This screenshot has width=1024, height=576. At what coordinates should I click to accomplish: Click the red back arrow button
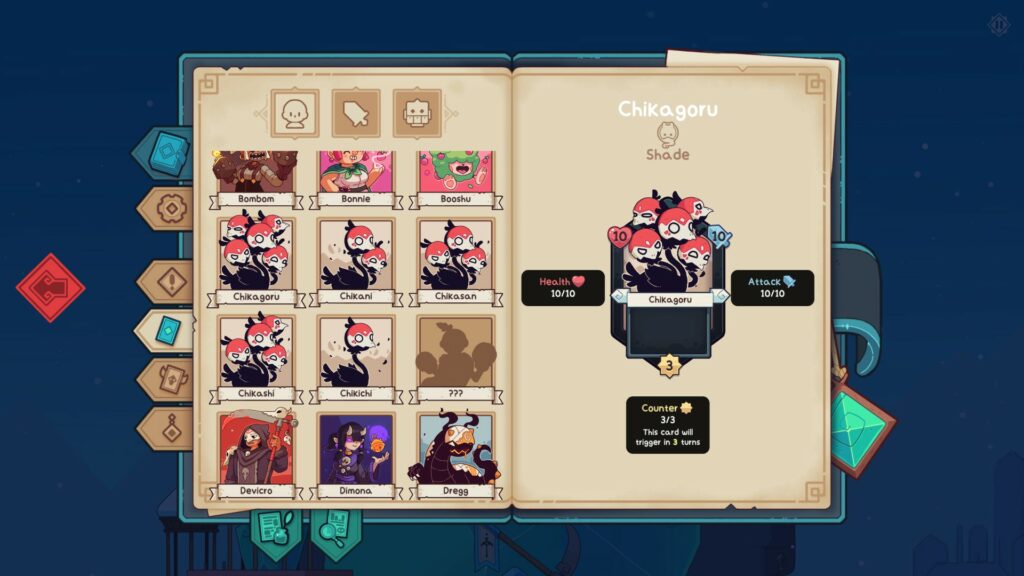pyautogui.click(x=50, y=288)
